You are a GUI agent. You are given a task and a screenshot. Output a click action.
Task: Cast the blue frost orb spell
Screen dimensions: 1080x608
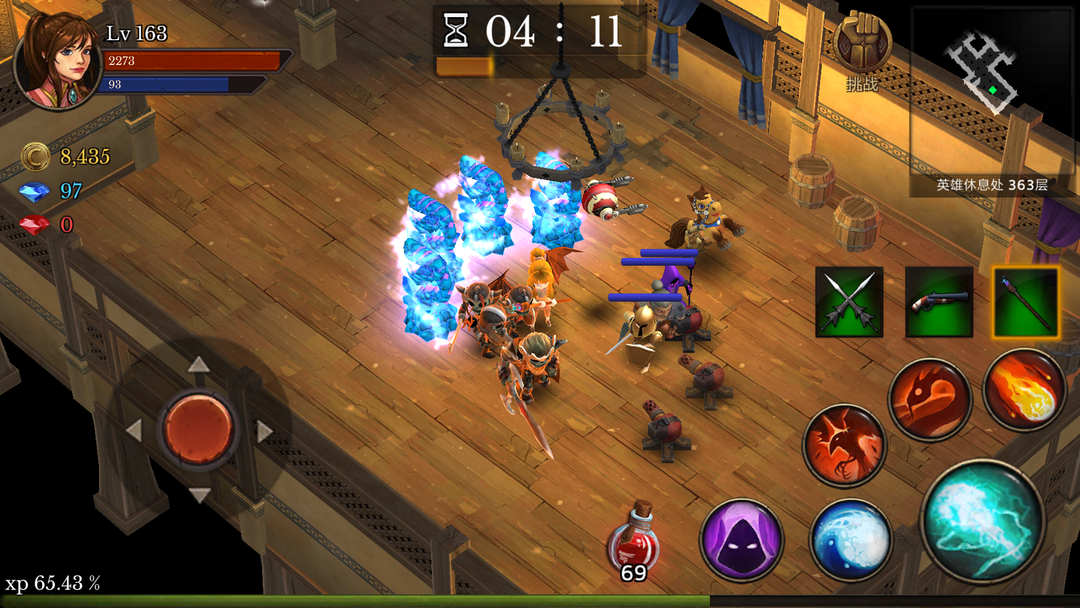(x=850, y=540)
